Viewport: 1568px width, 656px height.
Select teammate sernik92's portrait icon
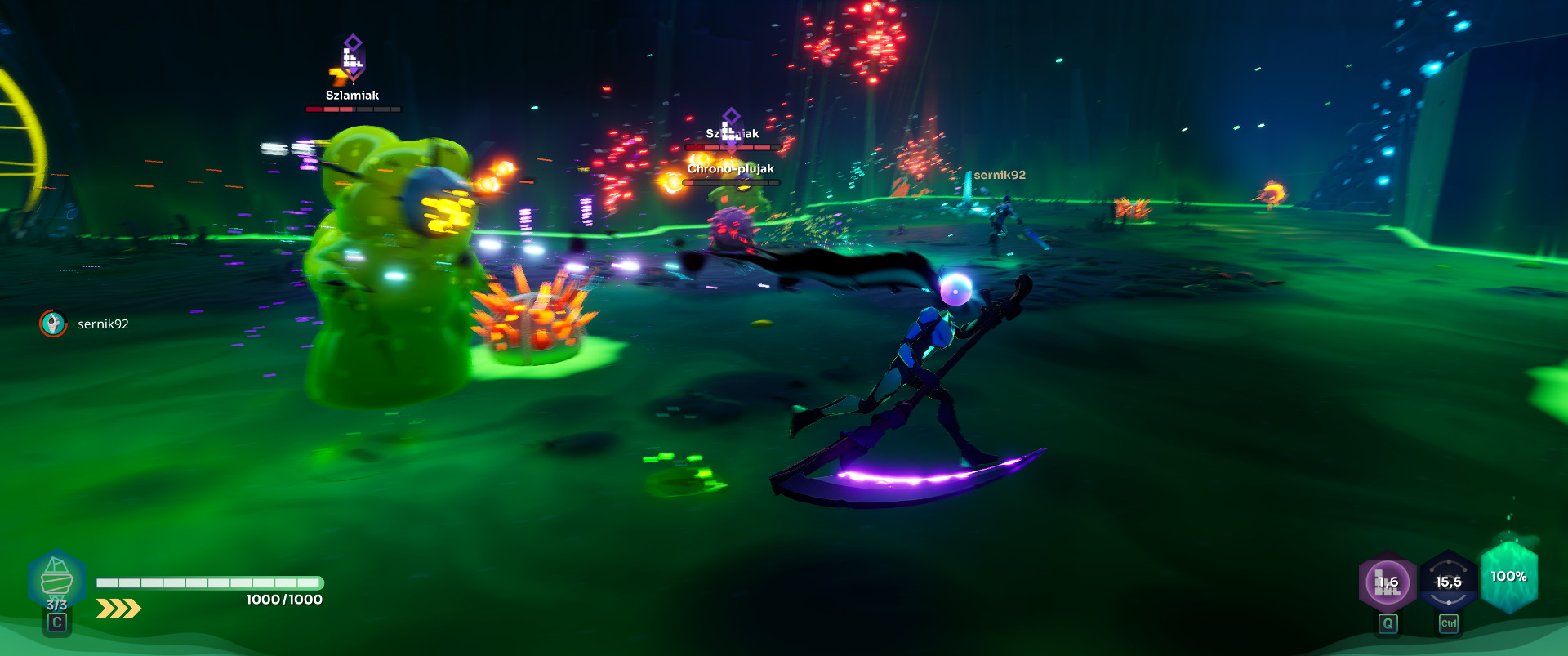click(54, 324)
